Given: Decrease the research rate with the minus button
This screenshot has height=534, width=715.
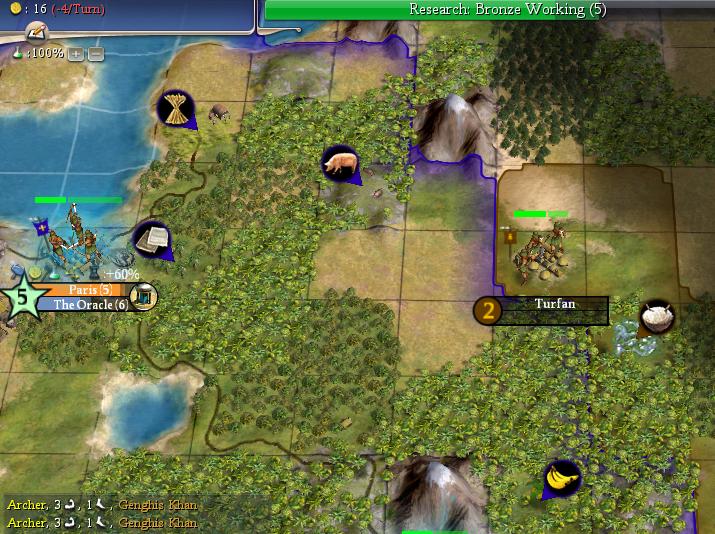Looking at the screenshot, I should [x=95, y=52].
